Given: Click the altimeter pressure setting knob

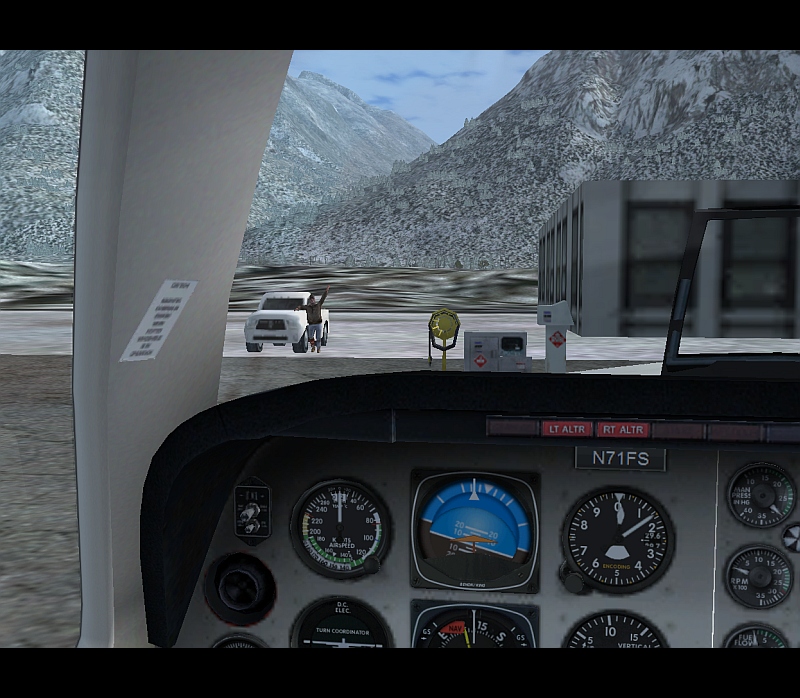Looking at the screenshot, I should [x=572, y=580].
